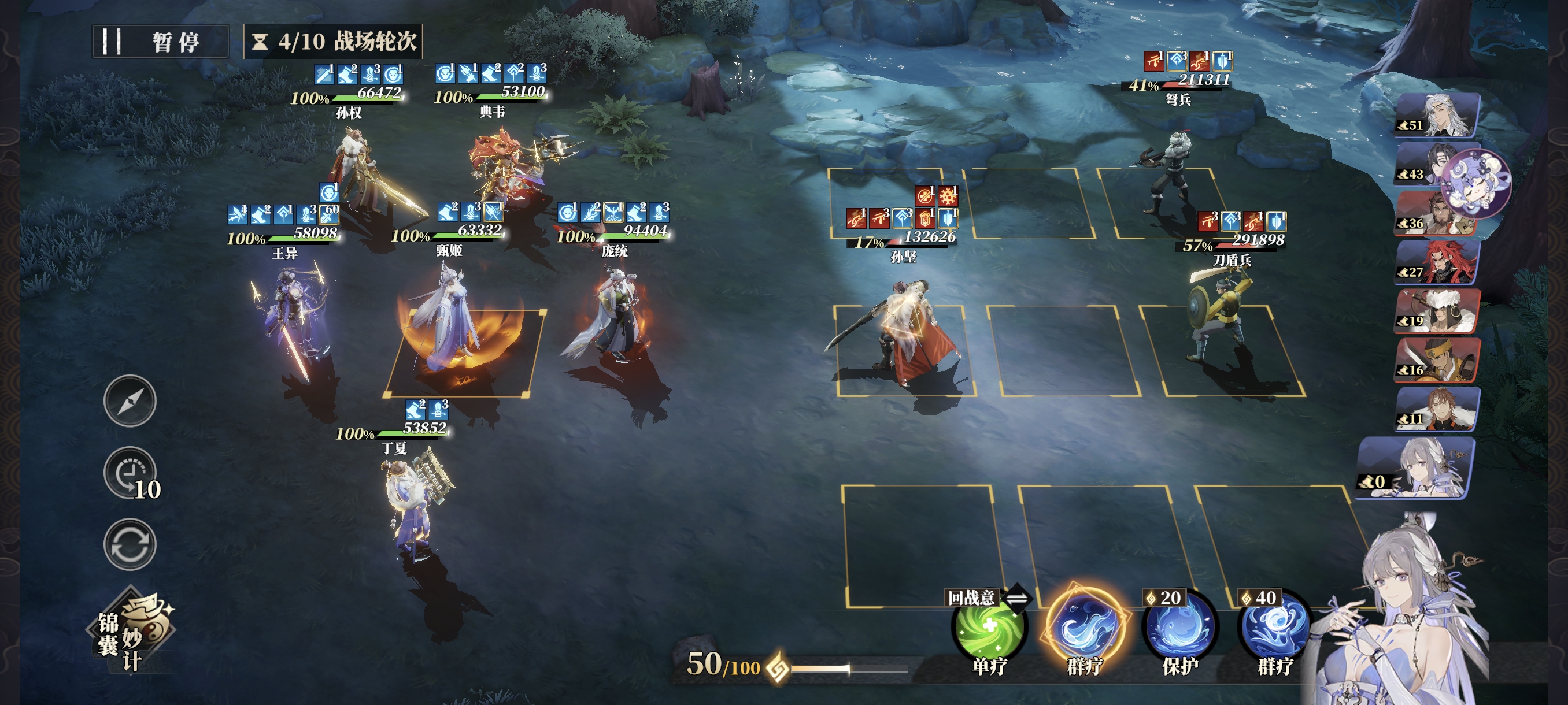Select the highlighted 群疗 skill without cost
The image size is (1568, 705).
coord(1085,628)
